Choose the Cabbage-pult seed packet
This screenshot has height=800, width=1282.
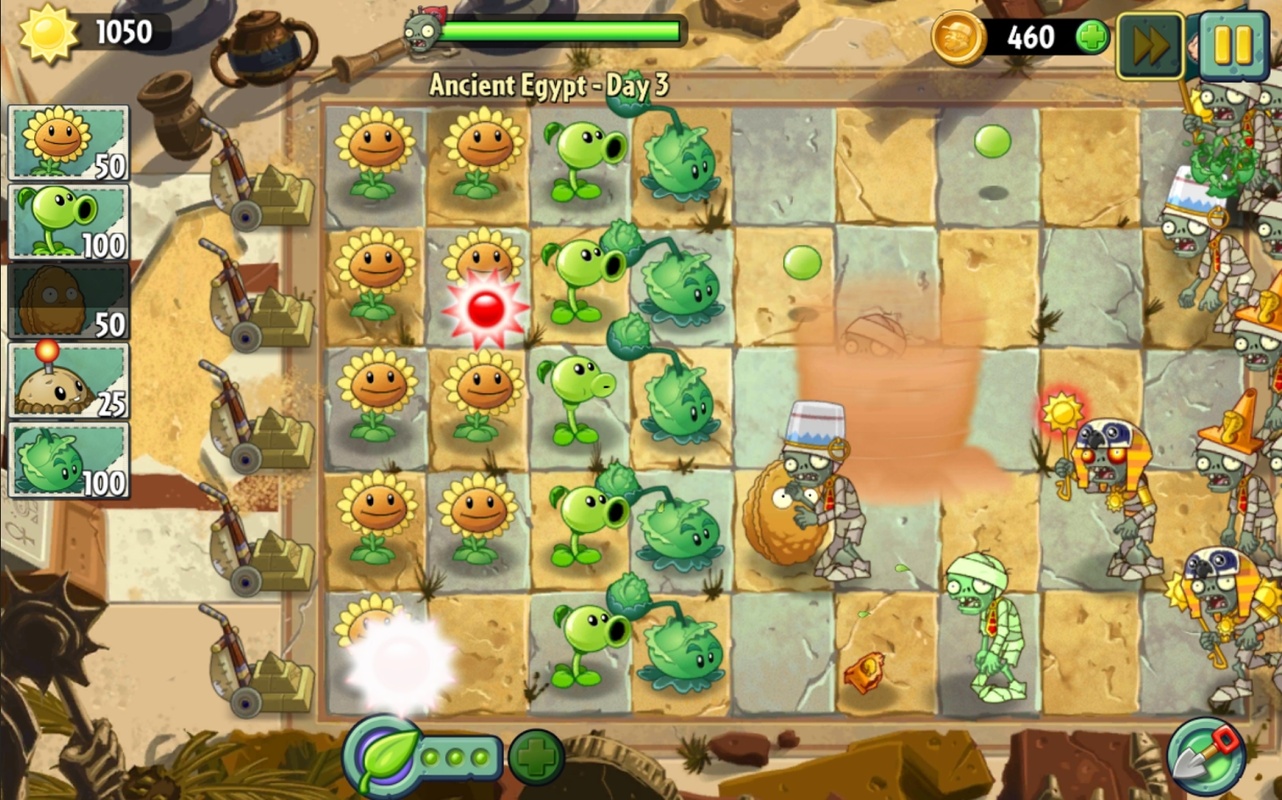pos(68,459)
